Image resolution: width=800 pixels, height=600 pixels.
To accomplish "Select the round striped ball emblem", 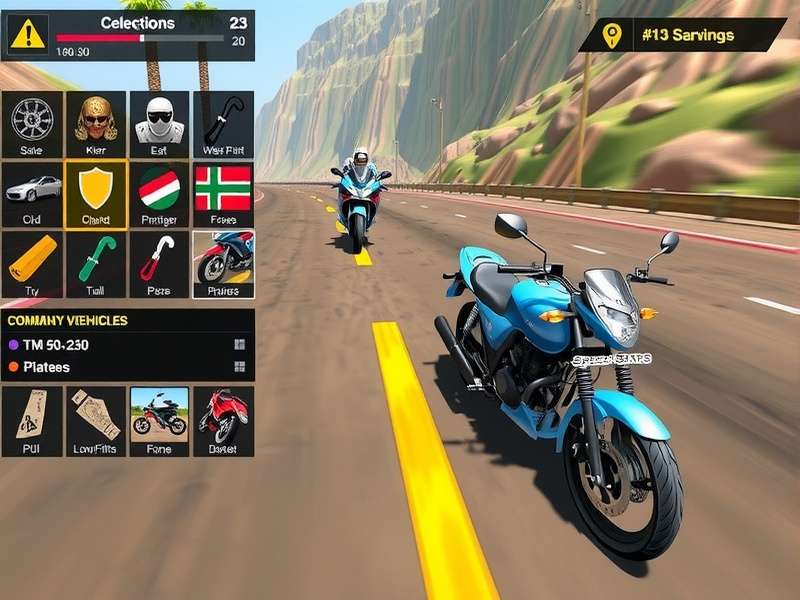I will pos(159,193).
